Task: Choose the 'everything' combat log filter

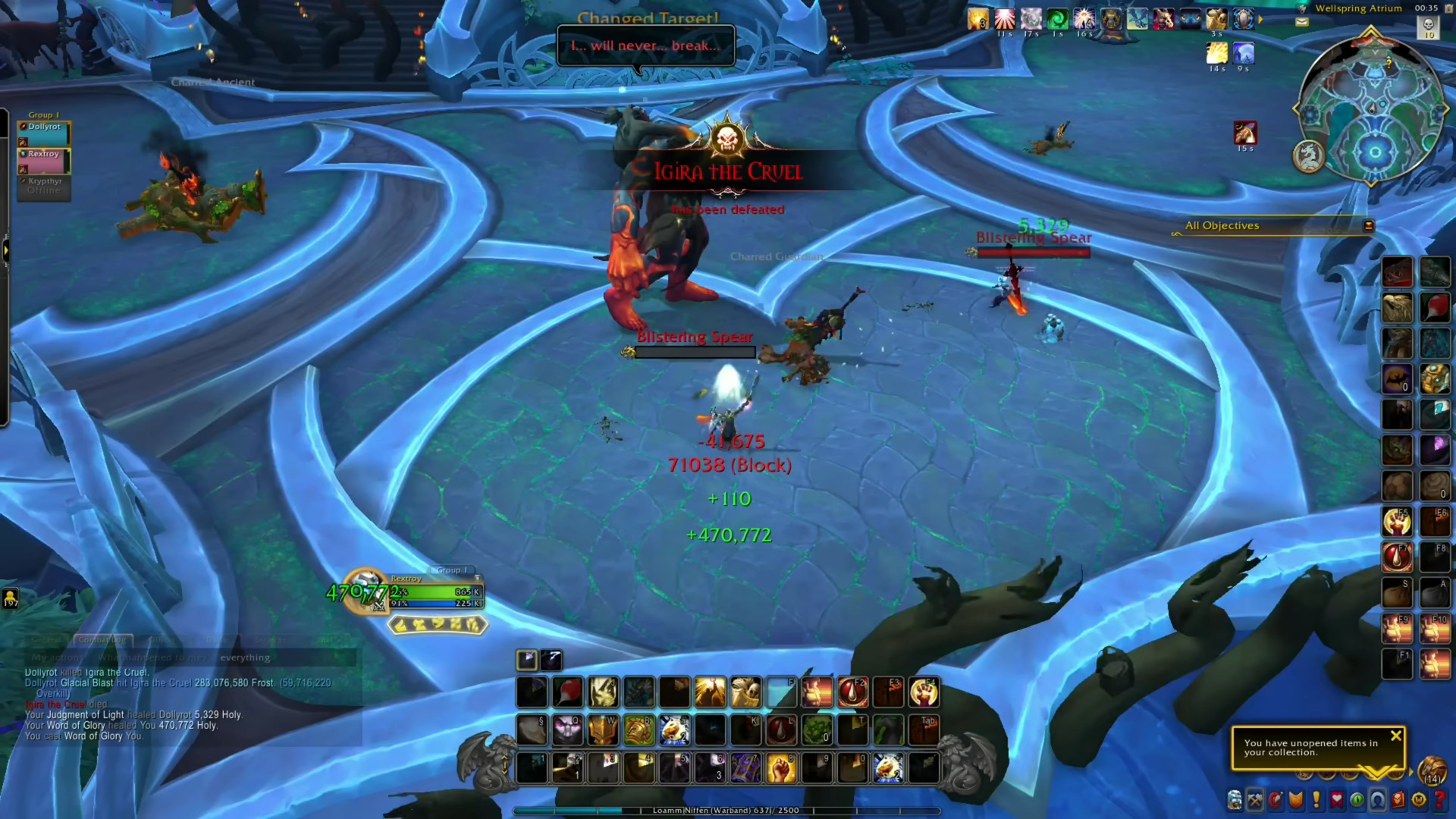Action: (245, 657)
